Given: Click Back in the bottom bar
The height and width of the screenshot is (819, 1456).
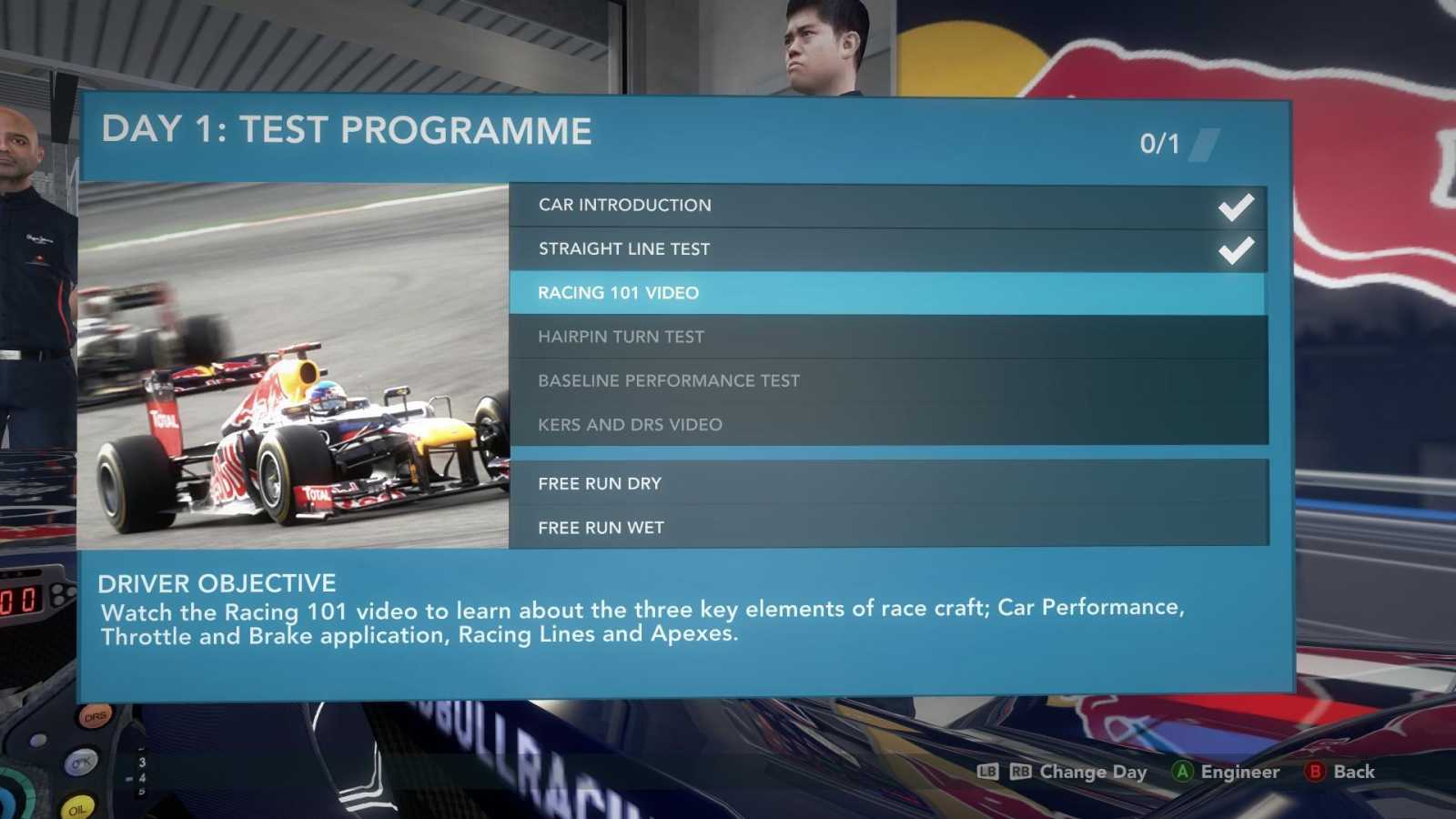Looking at the screenshot, I should [1354, 772].
